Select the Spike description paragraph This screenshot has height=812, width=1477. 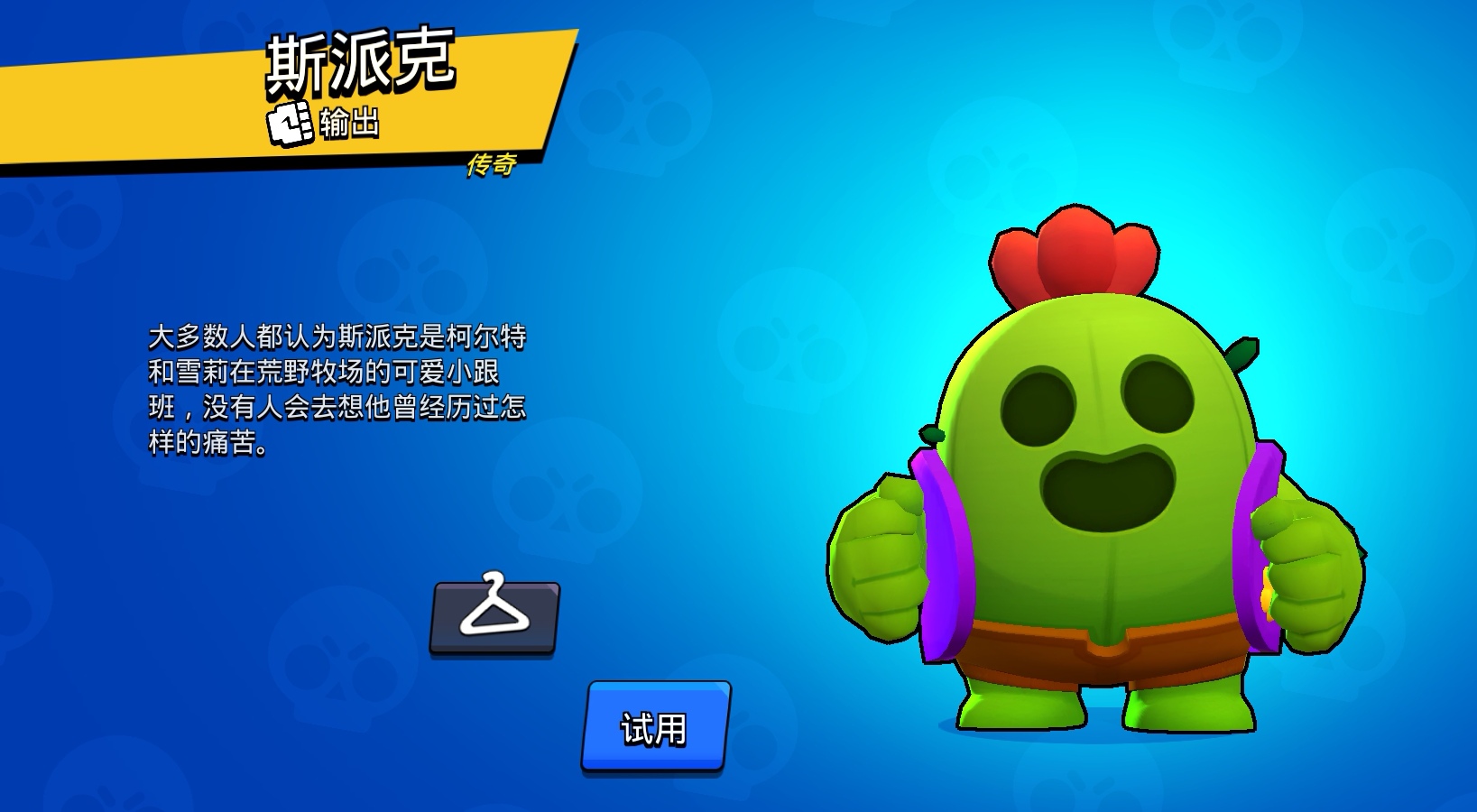pyautogui.click(x=343, y=388)
